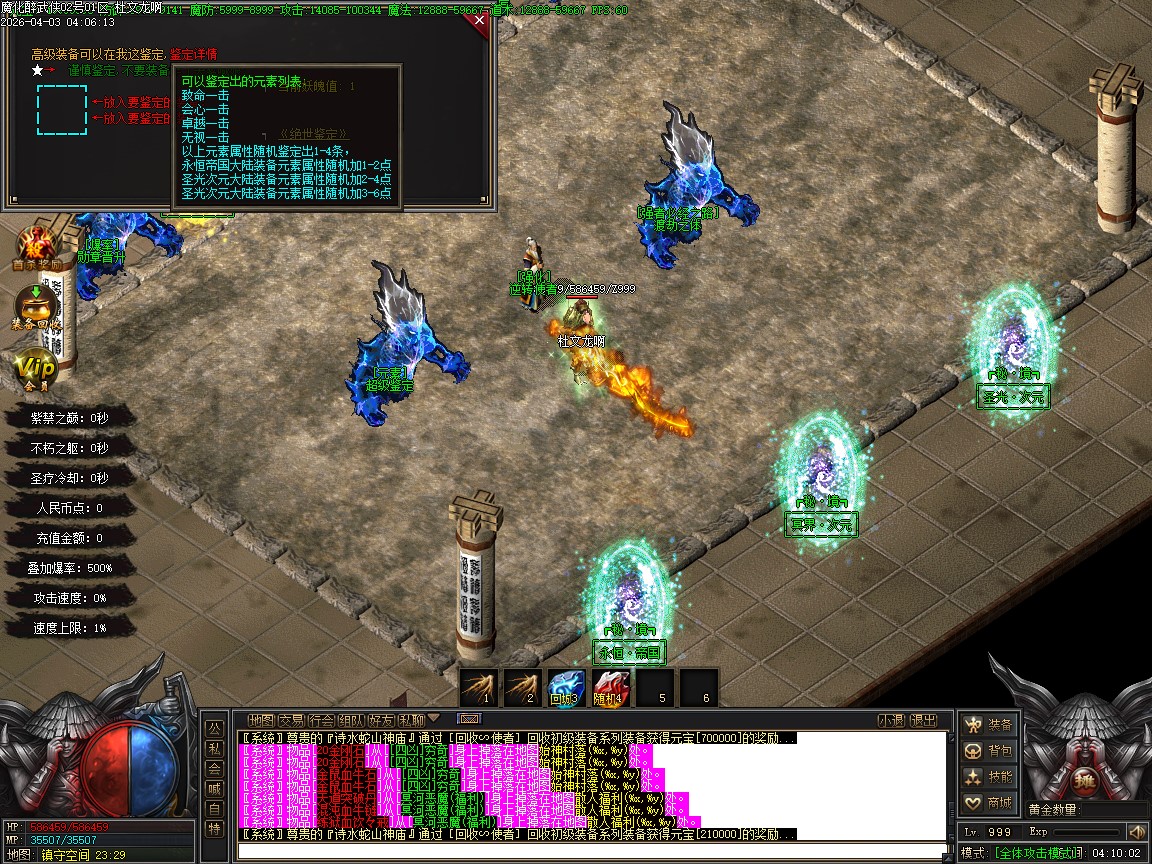
Task: Use the skill in hotbar slot 1
Action: coord(479,687)
